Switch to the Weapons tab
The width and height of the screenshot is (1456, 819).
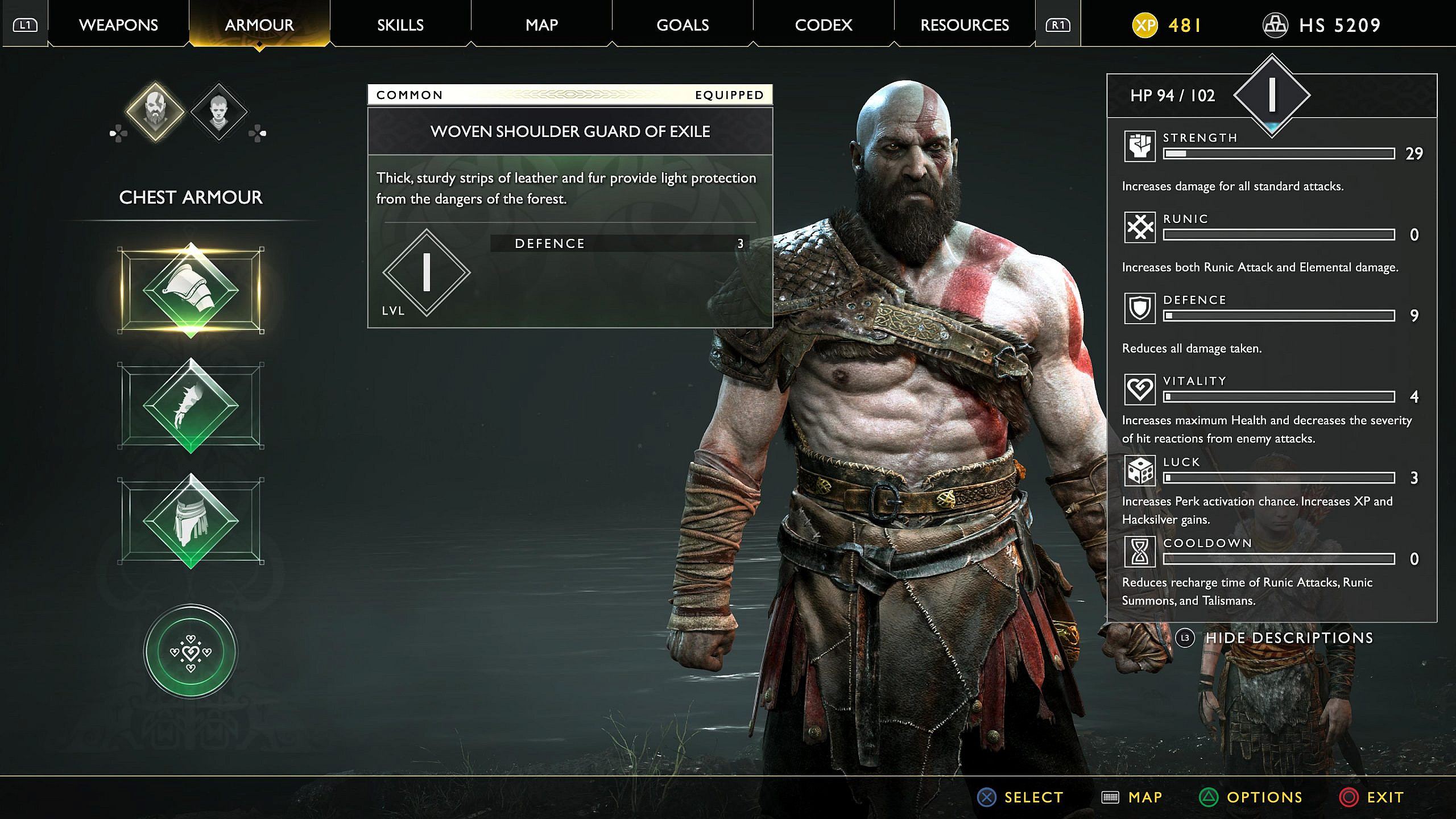click(118, 25)
